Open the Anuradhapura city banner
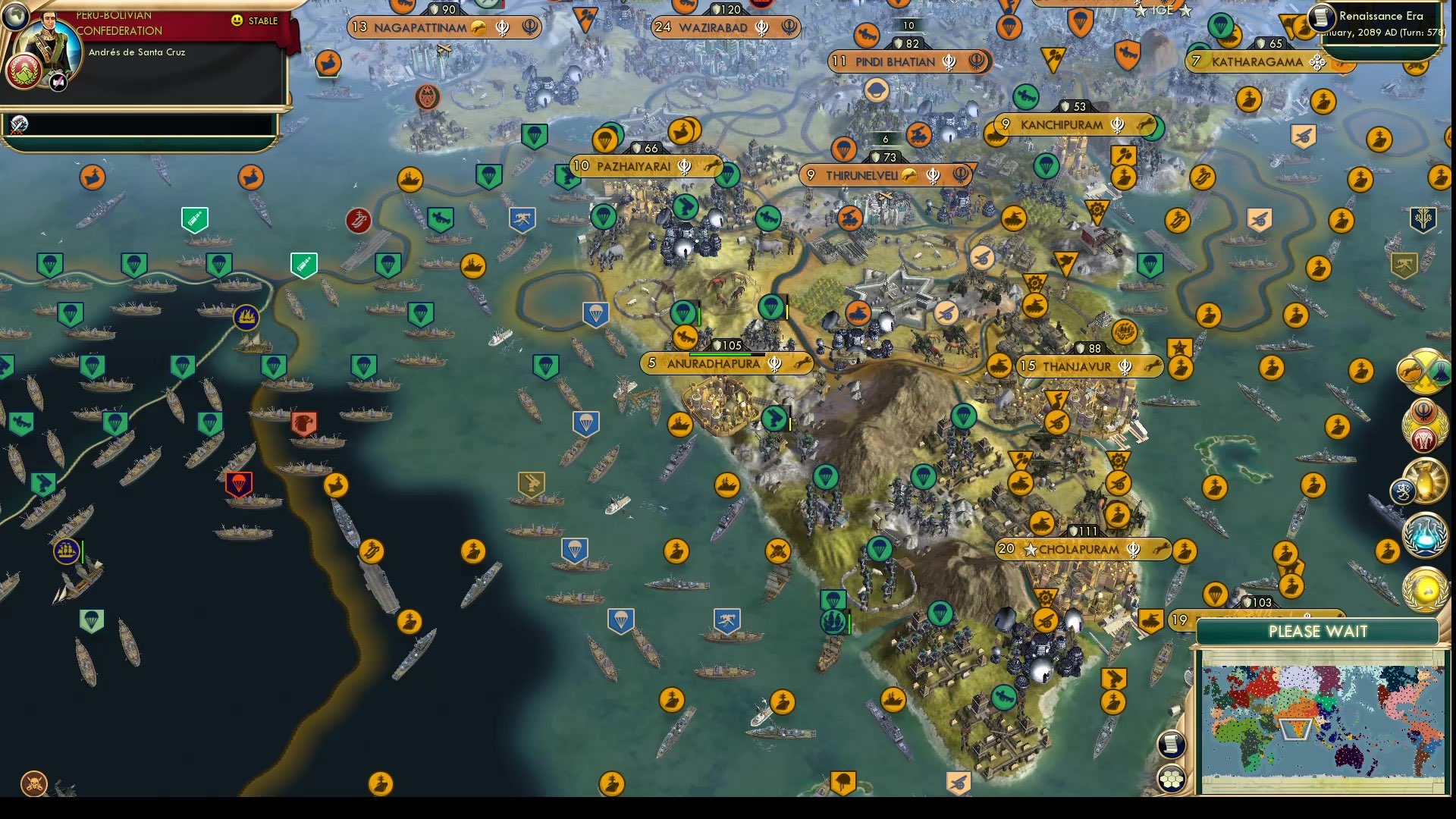The height and width of the screenshot is (819, 1456). tap(713, 364)
